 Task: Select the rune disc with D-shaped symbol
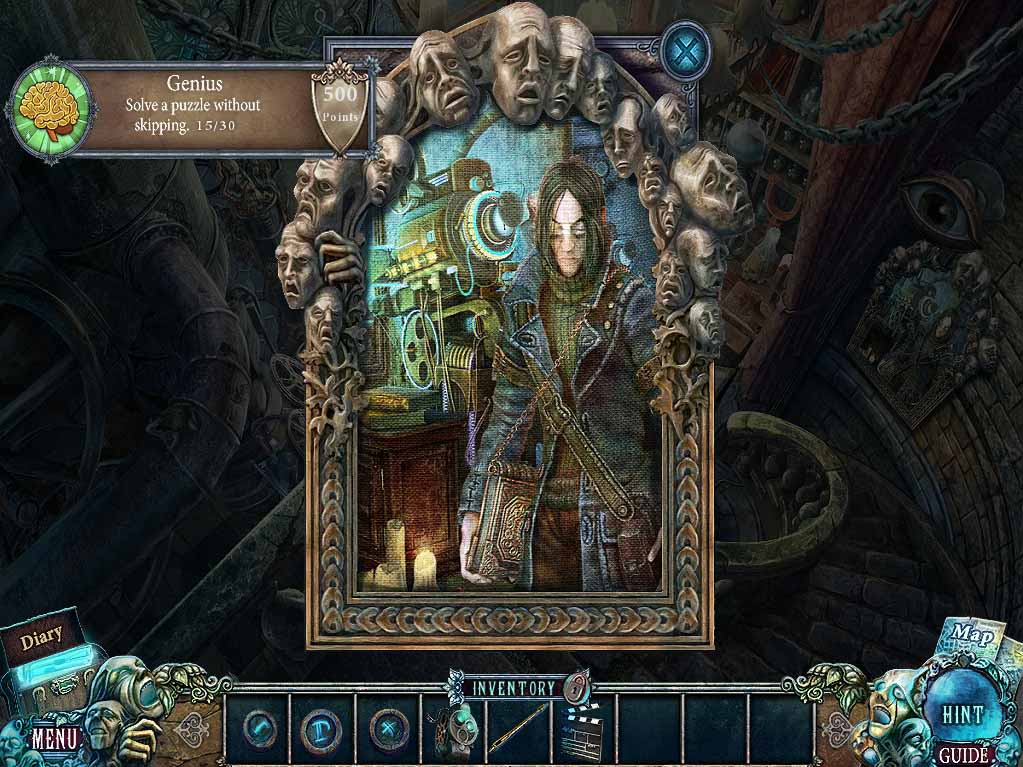(321, 725)
